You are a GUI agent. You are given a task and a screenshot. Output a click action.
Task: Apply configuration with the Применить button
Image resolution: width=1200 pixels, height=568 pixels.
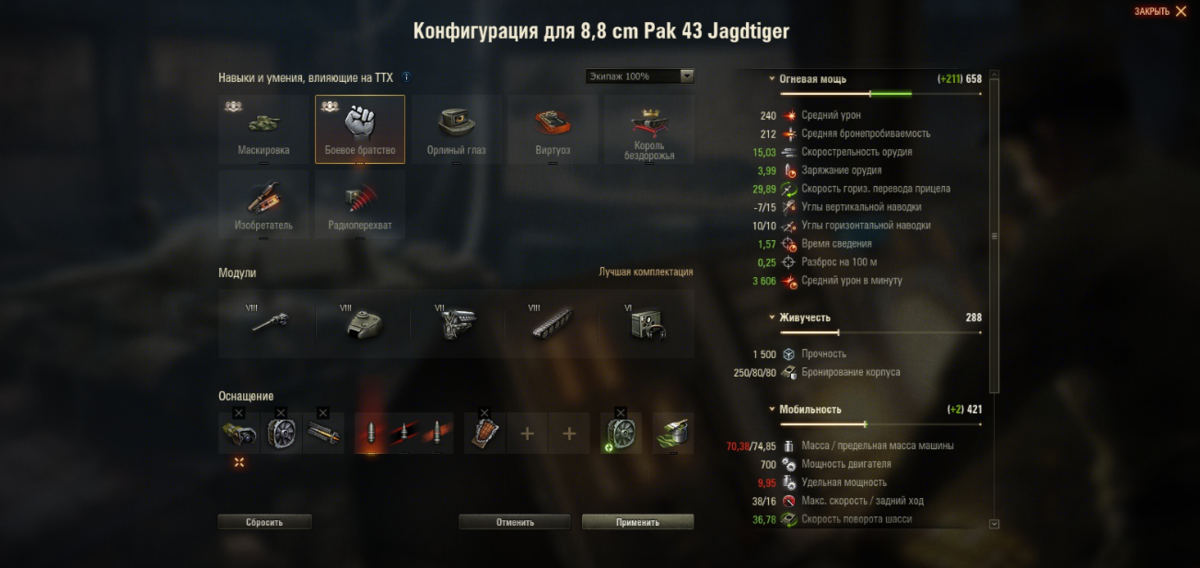click(x=637, y=522)
